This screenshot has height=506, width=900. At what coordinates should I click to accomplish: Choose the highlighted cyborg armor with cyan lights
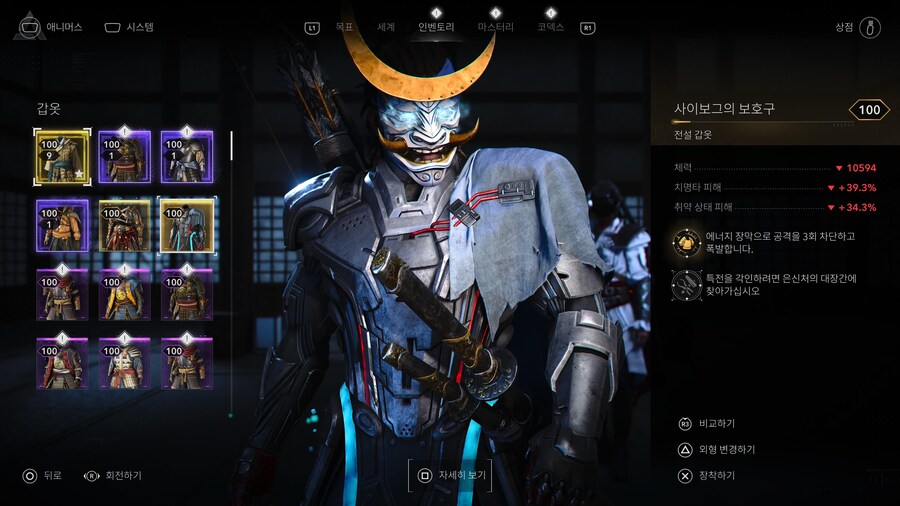coord(187,225)
